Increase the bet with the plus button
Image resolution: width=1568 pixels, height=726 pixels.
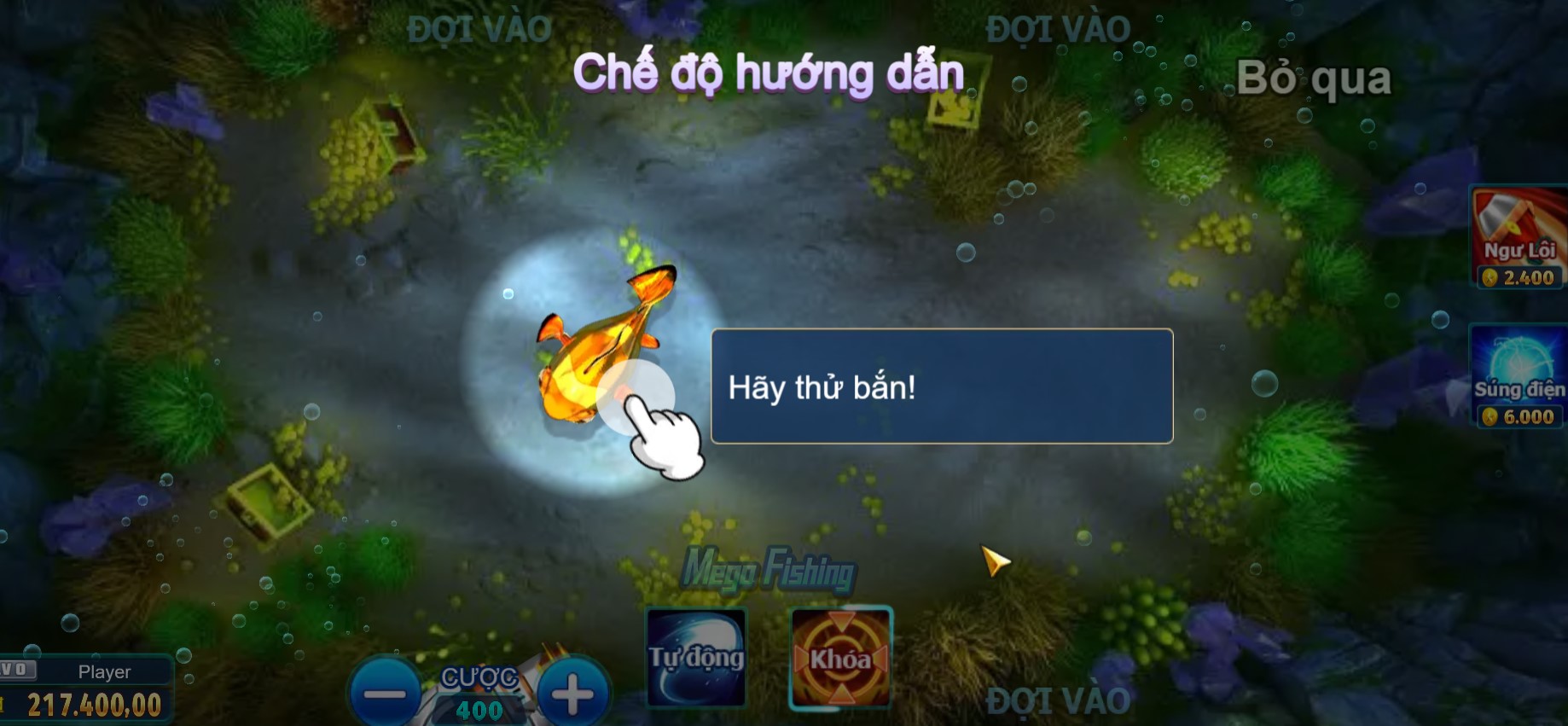click(x=570, y=693)
